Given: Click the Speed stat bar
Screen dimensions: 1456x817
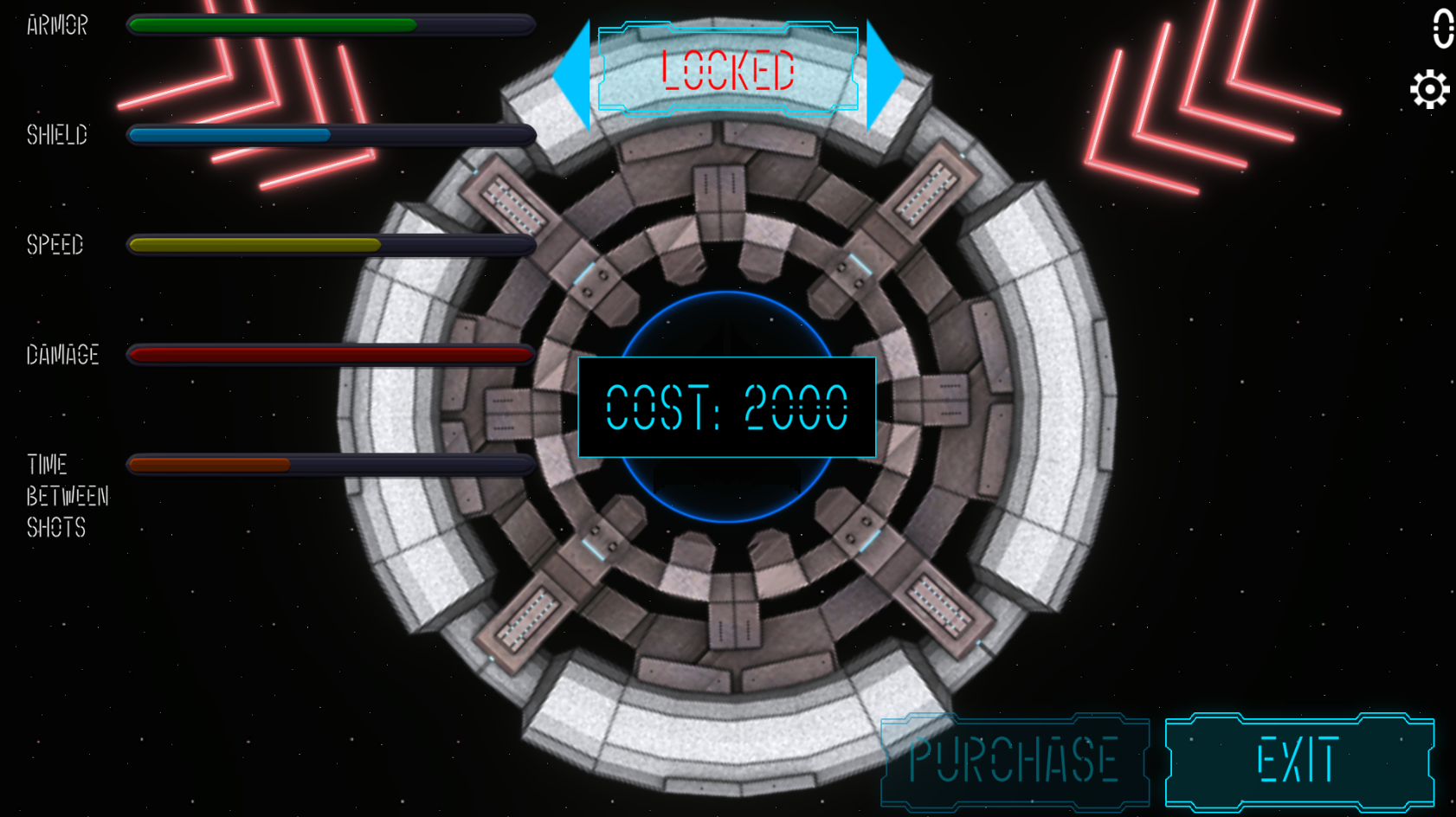Looking at the screenshot, I should pyautogui.click(x=329, y=244).
